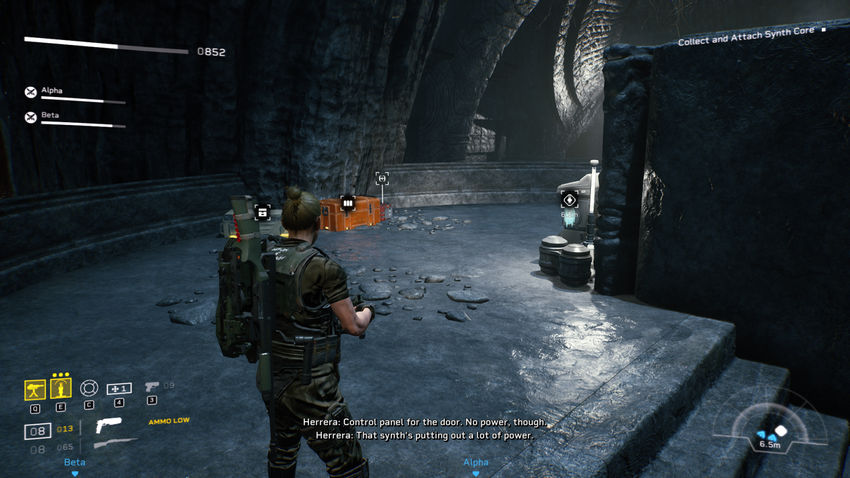Use the first aid kit slot
This screenshot has width=850, height=478.
[x=119, y=388]
